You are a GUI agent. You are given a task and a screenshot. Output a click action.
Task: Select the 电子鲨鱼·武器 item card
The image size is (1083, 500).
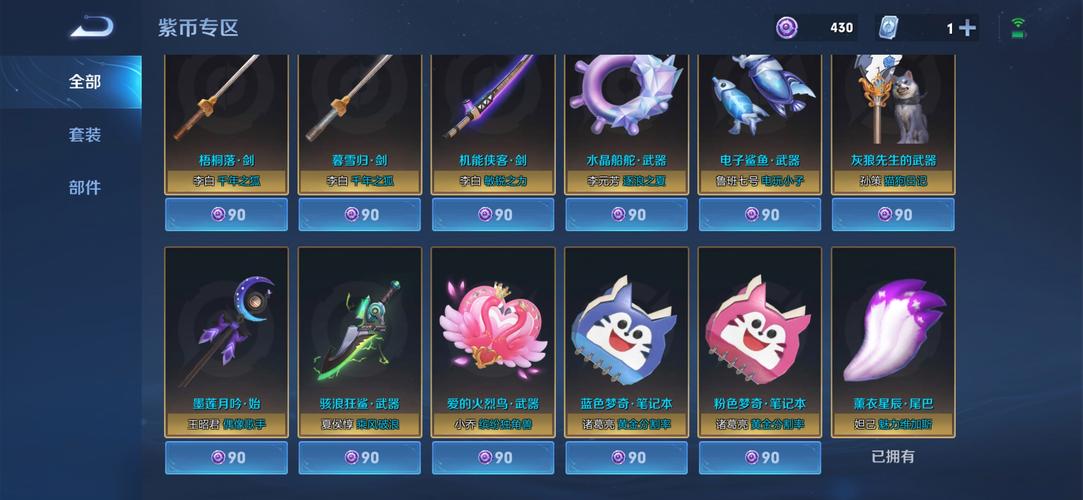point(759,120)
